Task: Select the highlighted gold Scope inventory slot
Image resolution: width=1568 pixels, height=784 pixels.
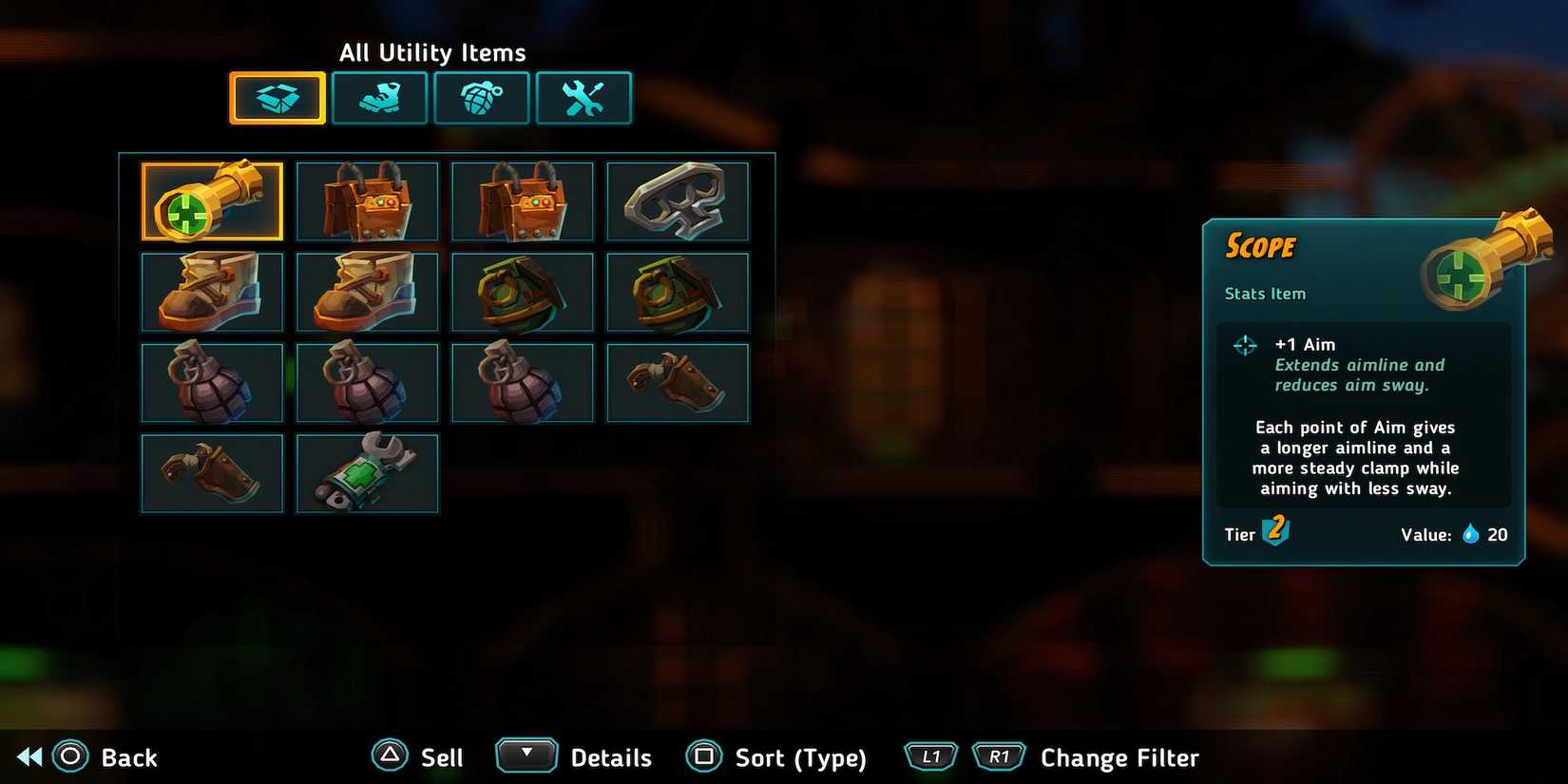Action: (x=212, y=201)
